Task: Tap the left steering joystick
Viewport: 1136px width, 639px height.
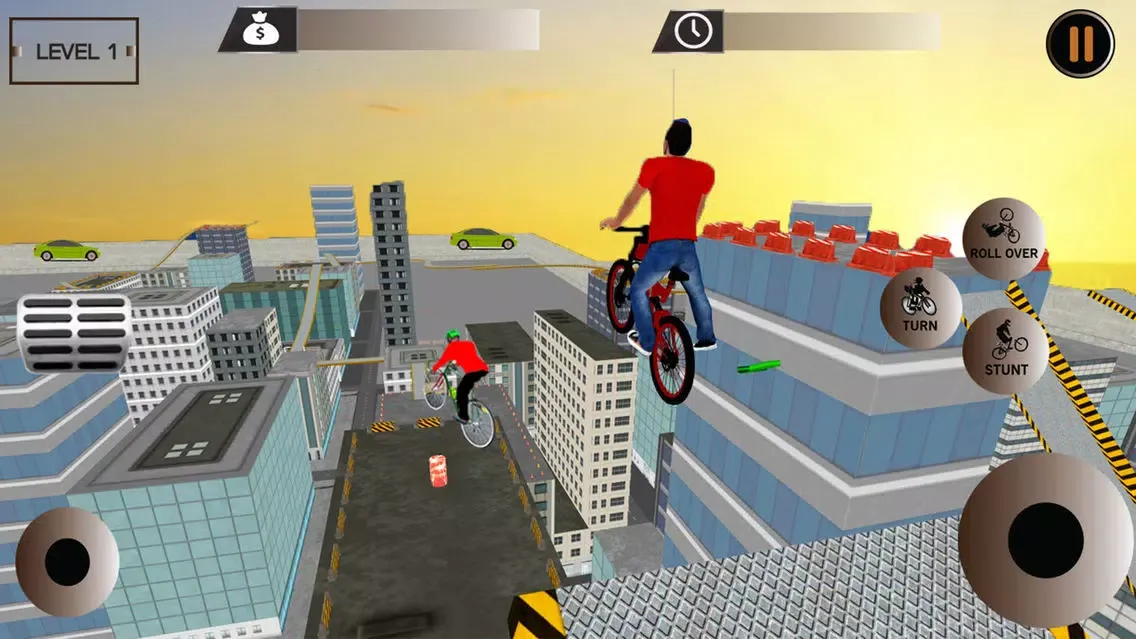Action: (67, 561)
